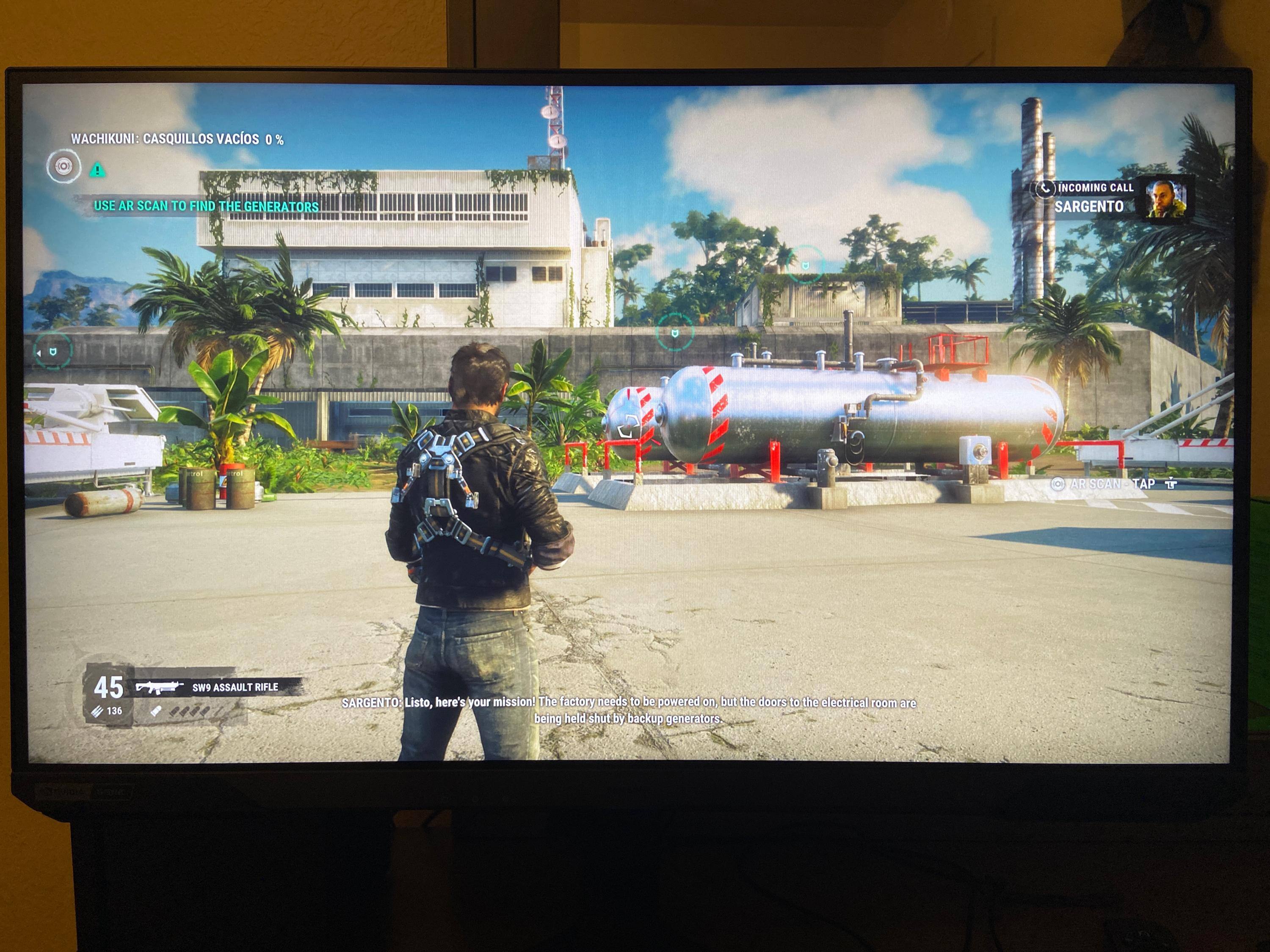Select the SW9 Assault Rifle weapon panel
The image size is (1270, 952).
218,687
